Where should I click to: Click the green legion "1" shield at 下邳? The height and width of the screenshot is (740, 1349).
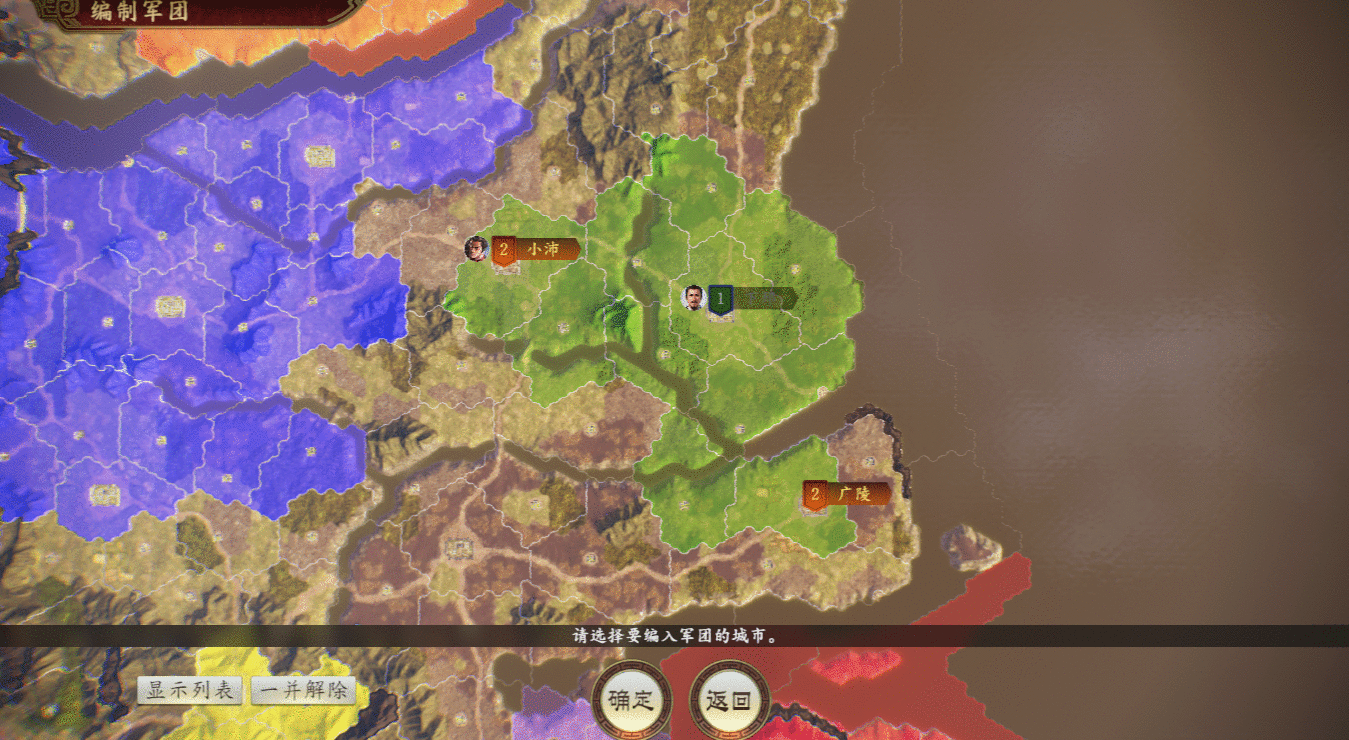720,298
